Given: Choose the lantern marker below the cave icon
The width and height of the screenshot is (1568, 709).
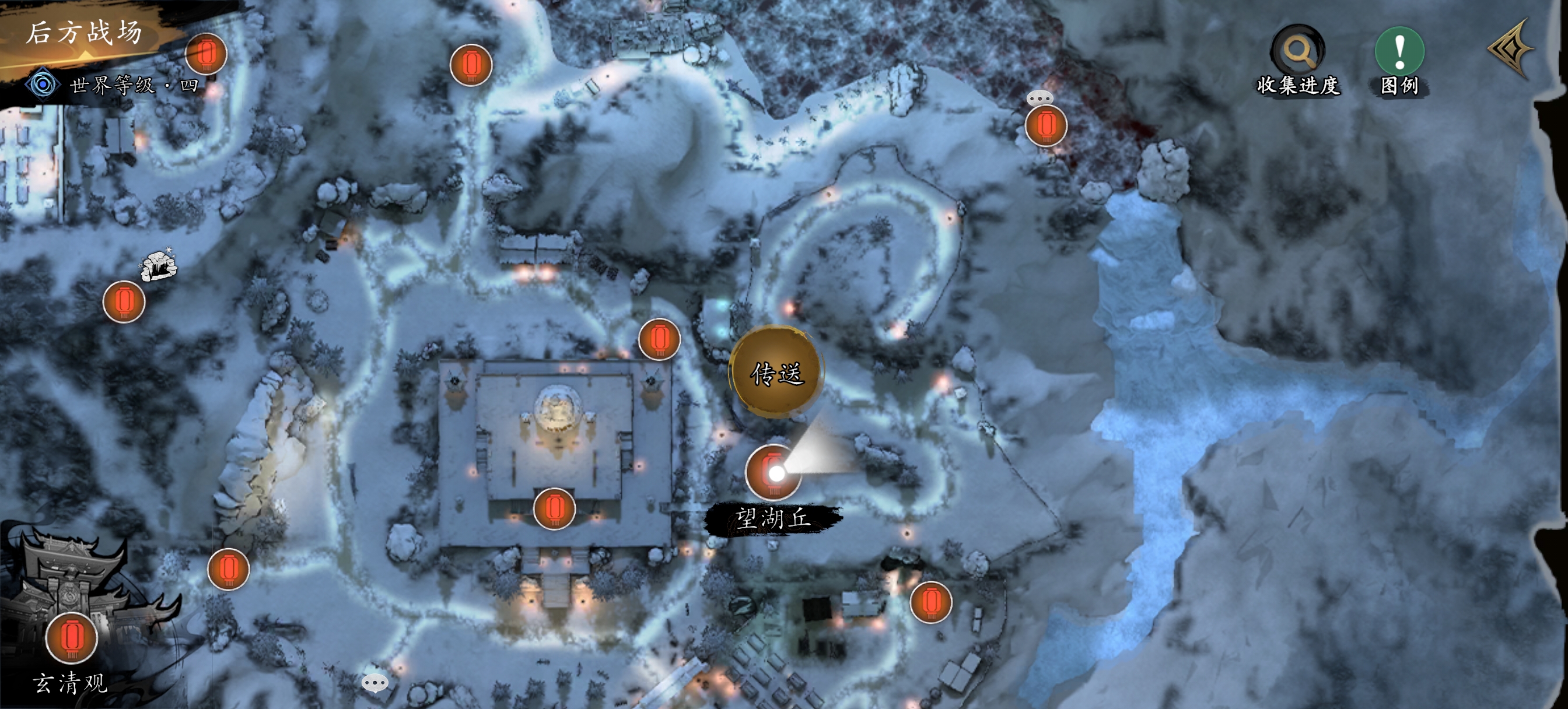Looking at the screenshot, I should click(124, 302).
